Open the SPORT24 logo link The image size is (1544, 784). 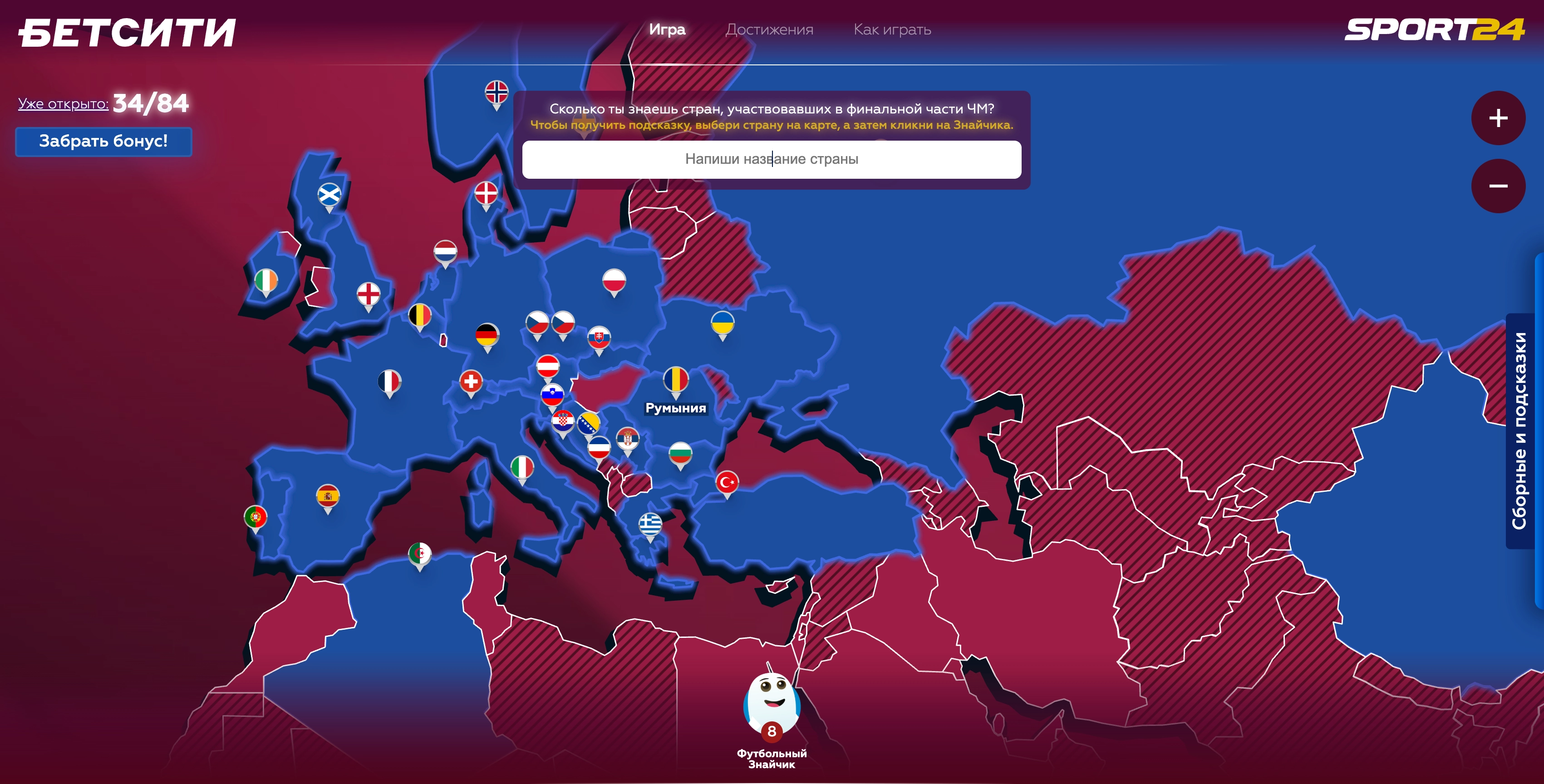(x=1434, y=29)
